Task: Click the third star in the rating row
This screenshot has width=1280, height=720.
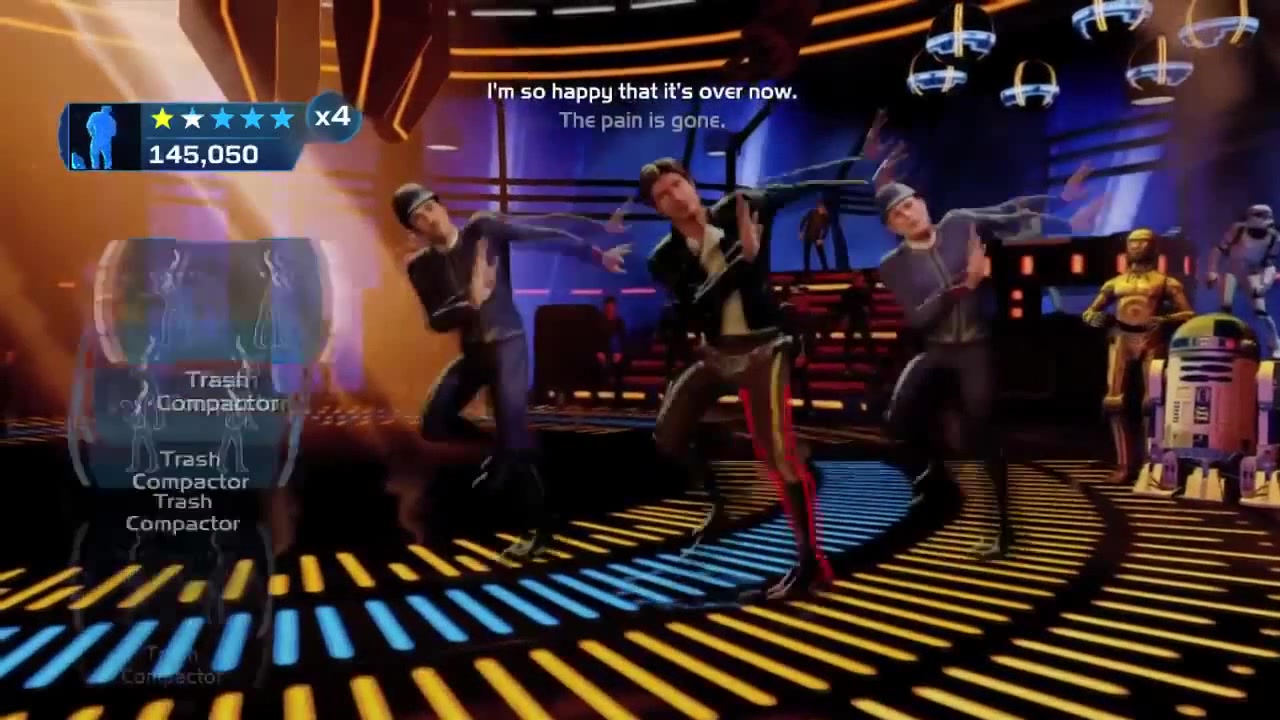Action: click(x=222, y=119)
